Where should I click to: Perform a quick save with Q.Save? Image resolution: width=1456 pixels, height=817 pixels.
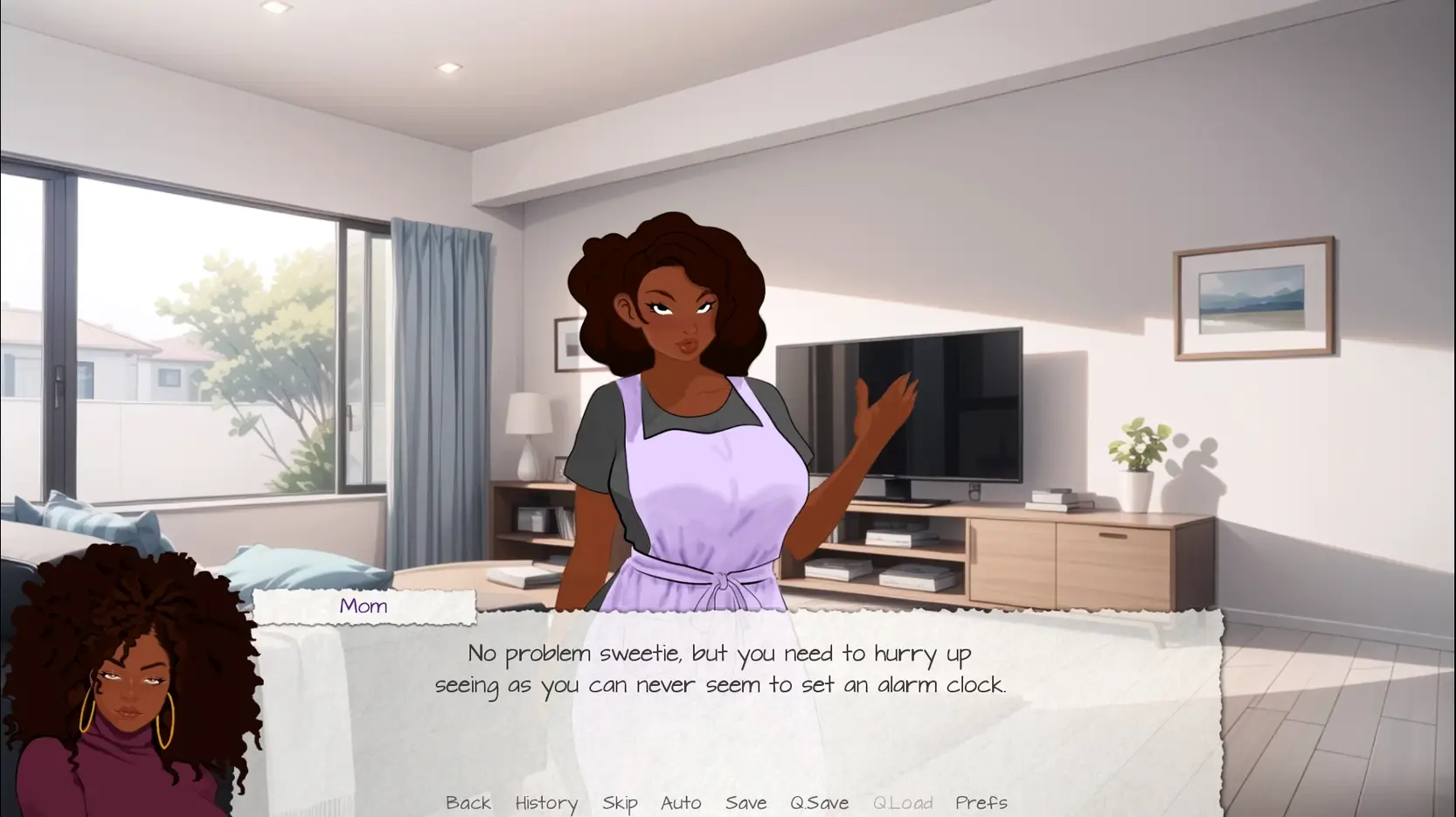pyautogui.click(x=818, y=803)
